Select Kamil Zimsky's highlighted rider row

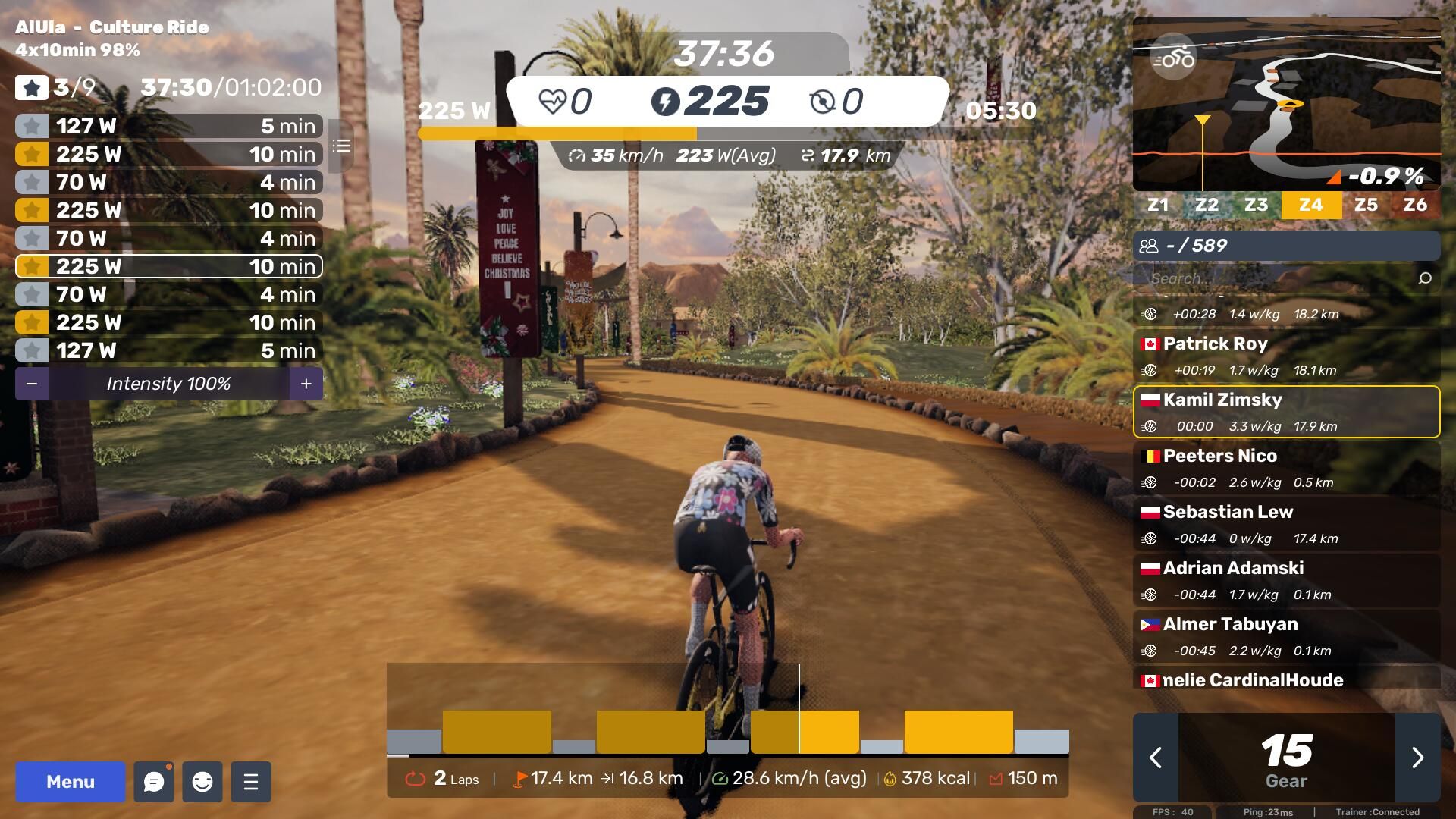[1286, 412]
